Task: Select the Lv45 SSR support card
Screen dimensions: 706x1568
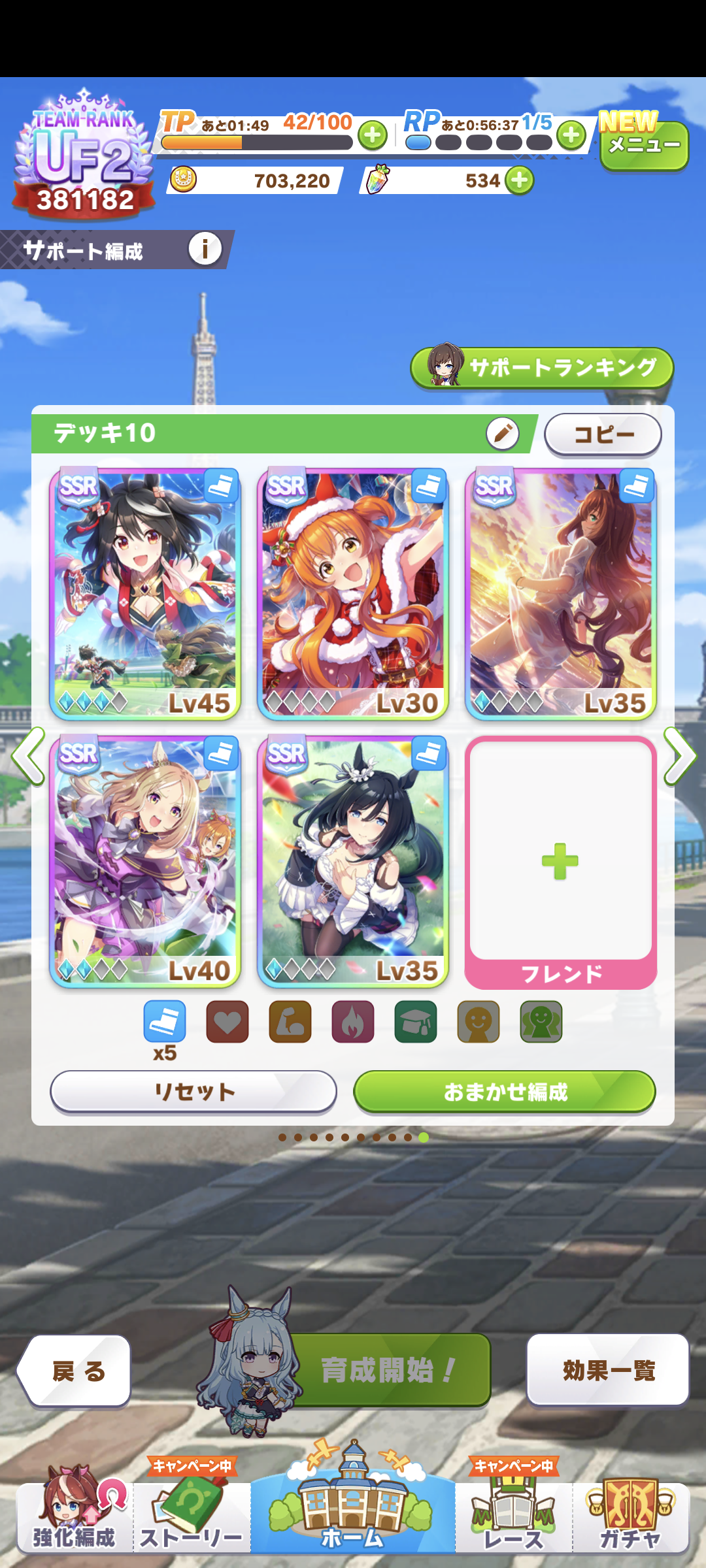Action: 145,594
